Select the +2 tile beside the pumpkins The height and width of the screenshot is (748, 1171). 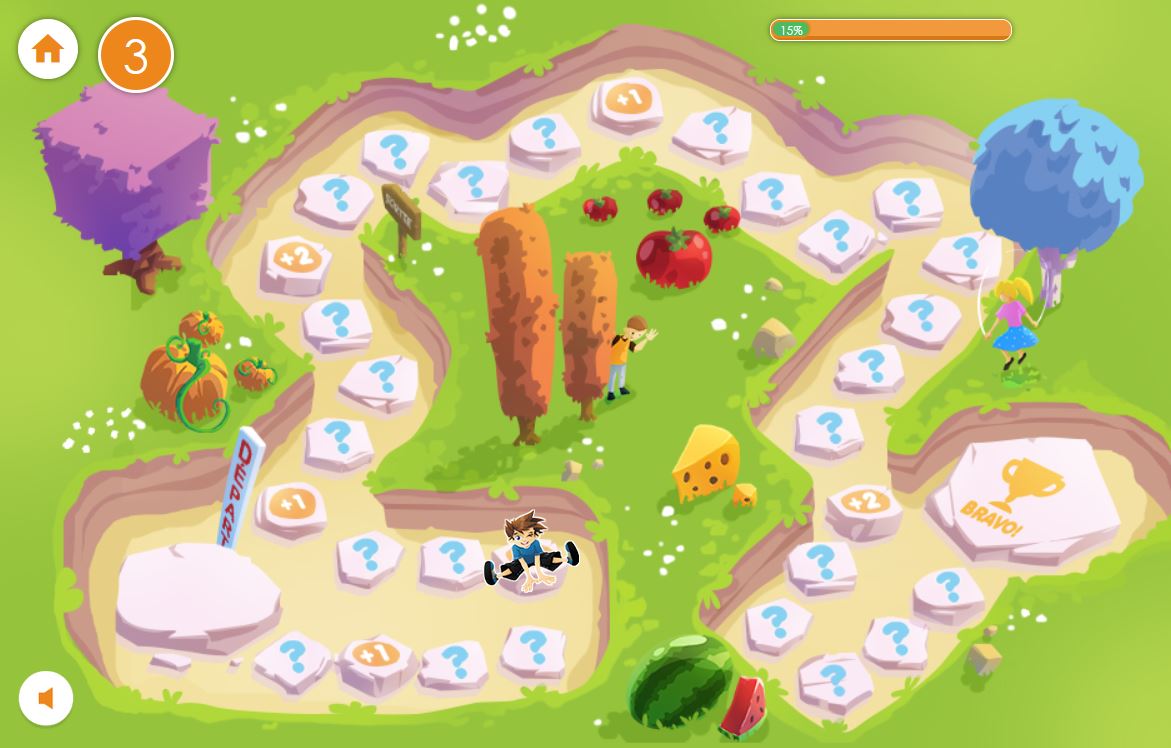click(x=296, y=260)
